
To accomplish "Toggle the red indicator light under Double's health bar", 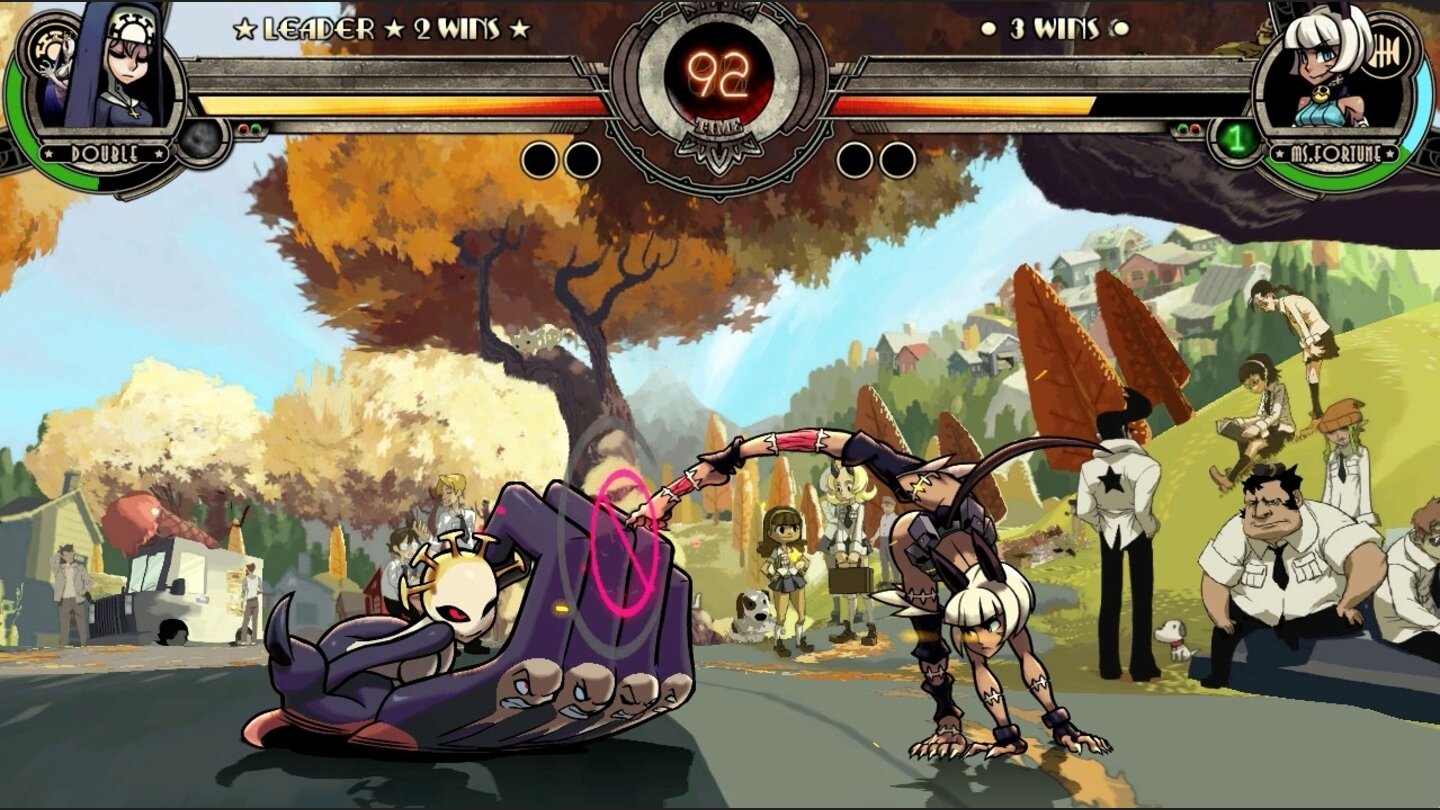I will point(243,128).
